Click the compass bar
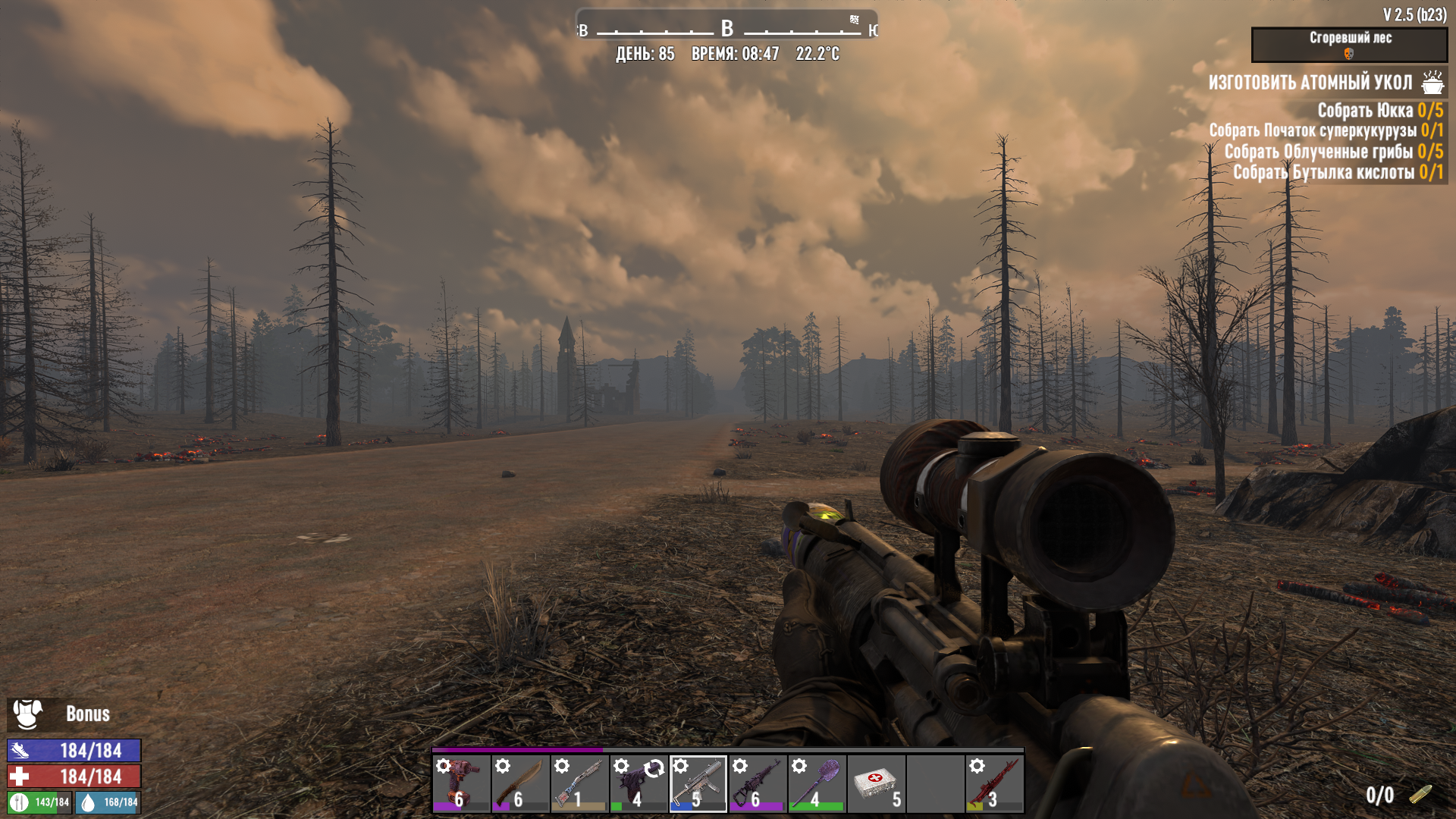 726,29
